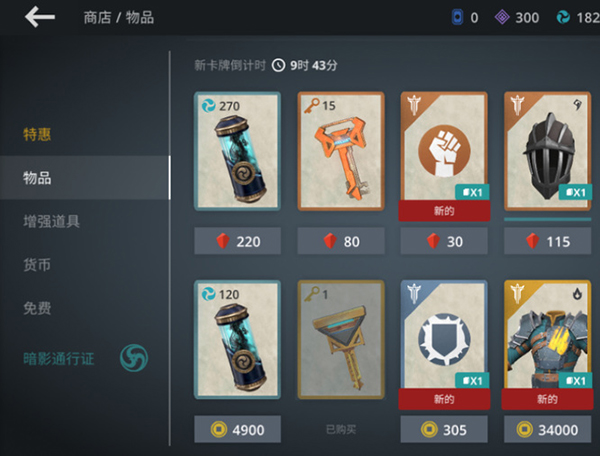600x456 pixels.
Task: Open the 暗影通行证 shadow pass
Action: (x=60, y=357)
